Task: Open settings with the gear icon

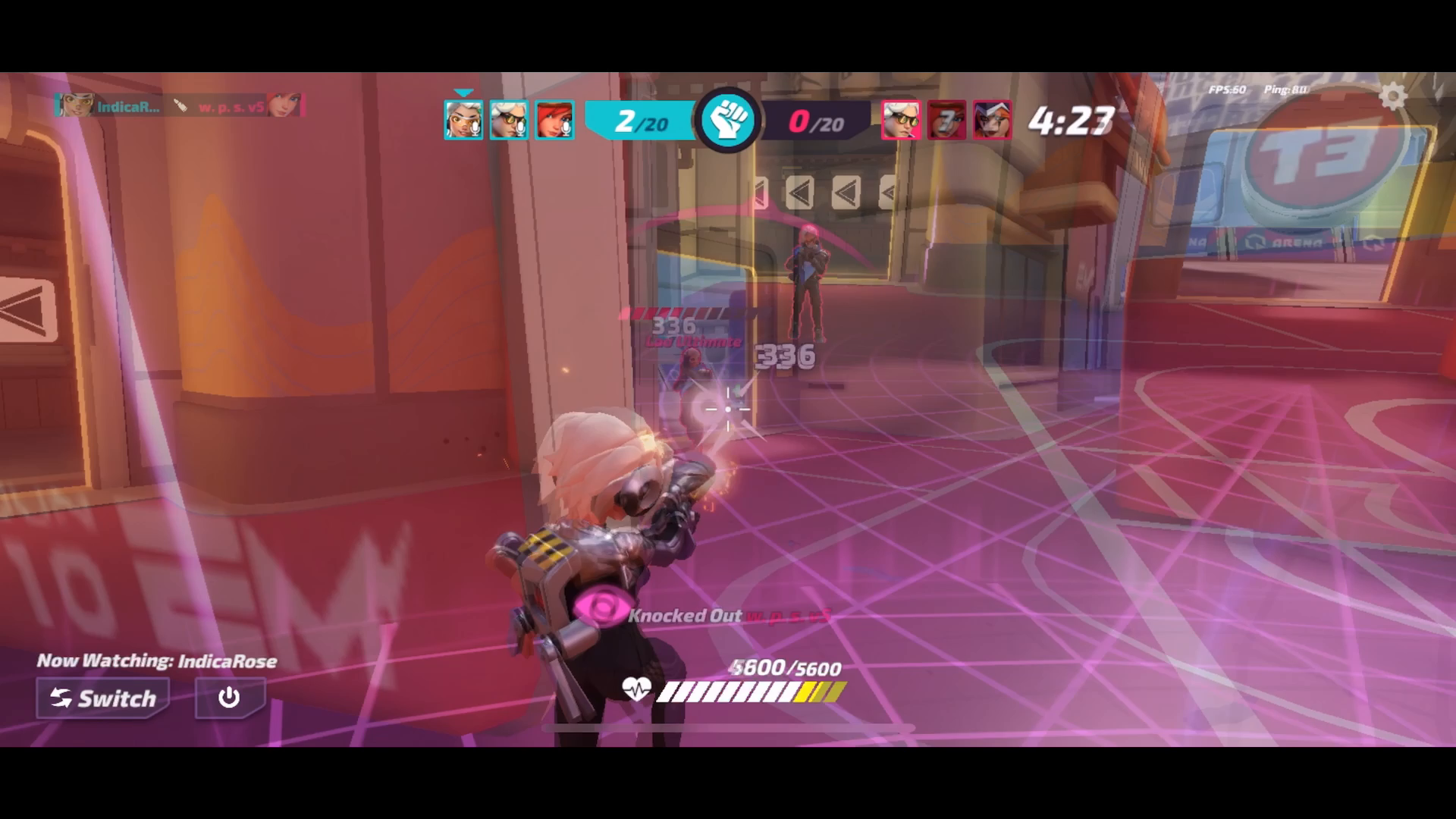Action: 1392,97
